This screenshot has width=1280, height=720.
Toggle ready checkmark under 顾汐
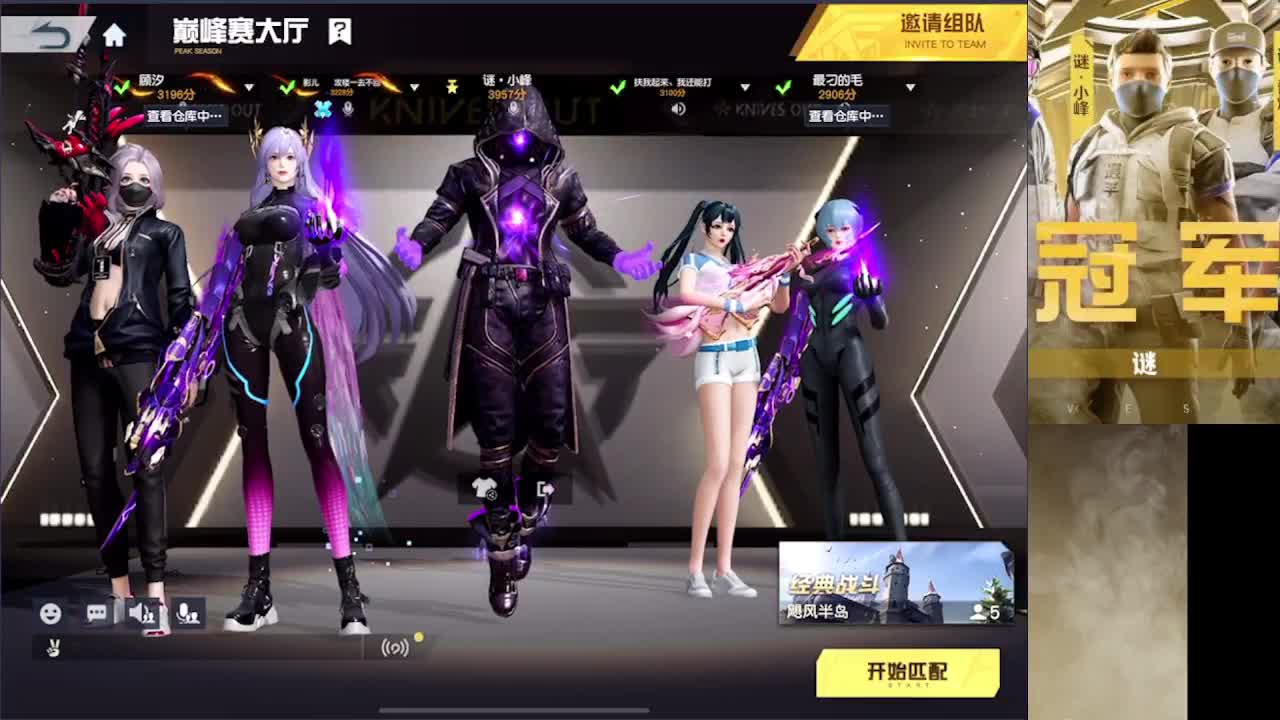pyautogui.click(x=123, y=89)
